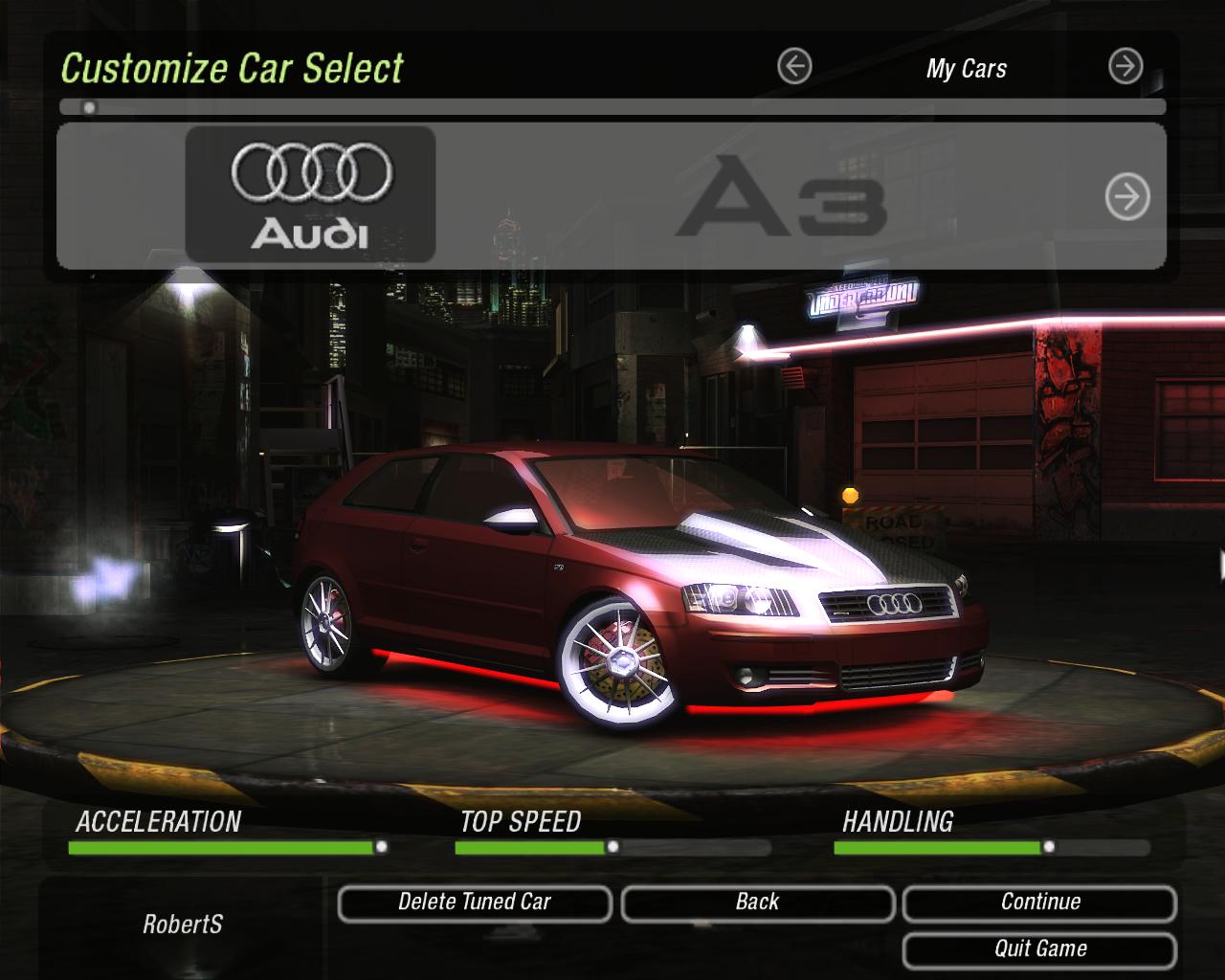This screenshot has height=980, width=1225.
Task: Show next car using the A3 panel arrow
Action: (1127, 198)
